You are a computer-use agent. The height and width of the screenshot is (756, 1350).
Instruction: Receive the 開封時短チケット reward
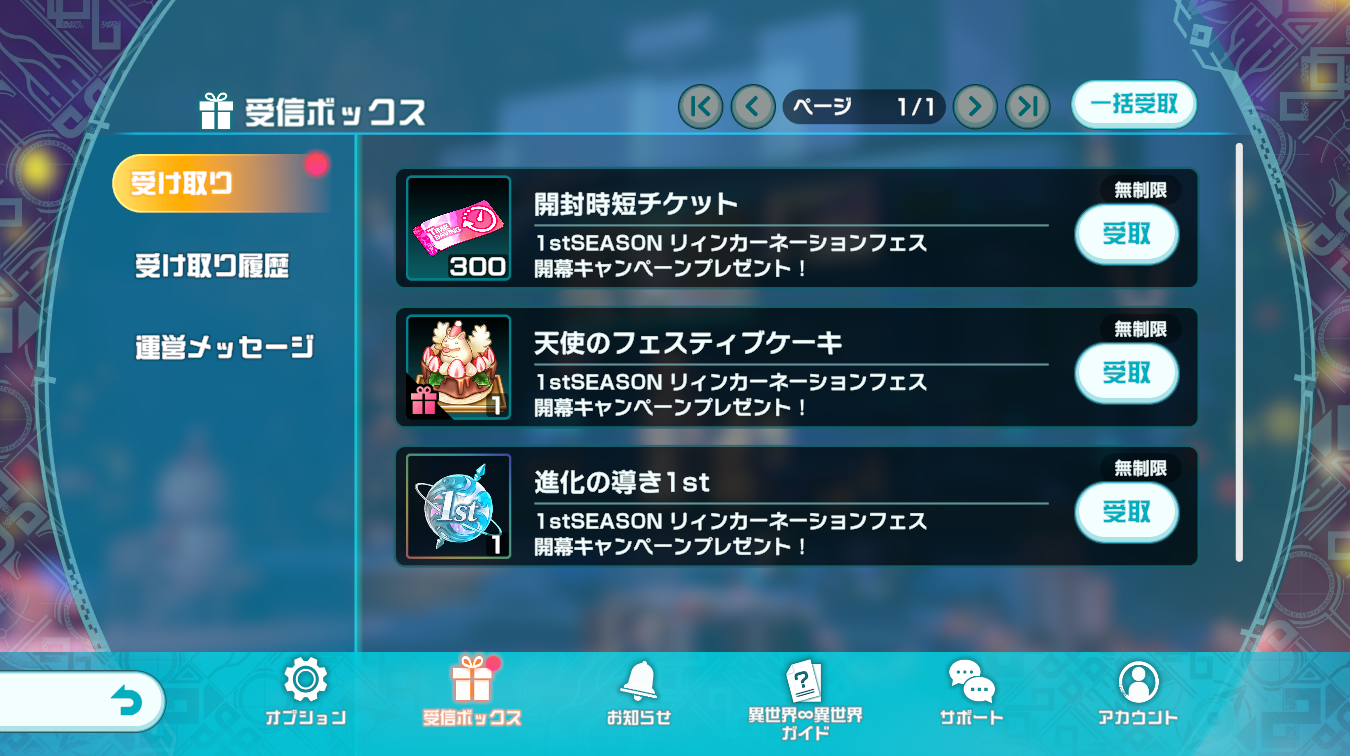[x=1126, y=235]
